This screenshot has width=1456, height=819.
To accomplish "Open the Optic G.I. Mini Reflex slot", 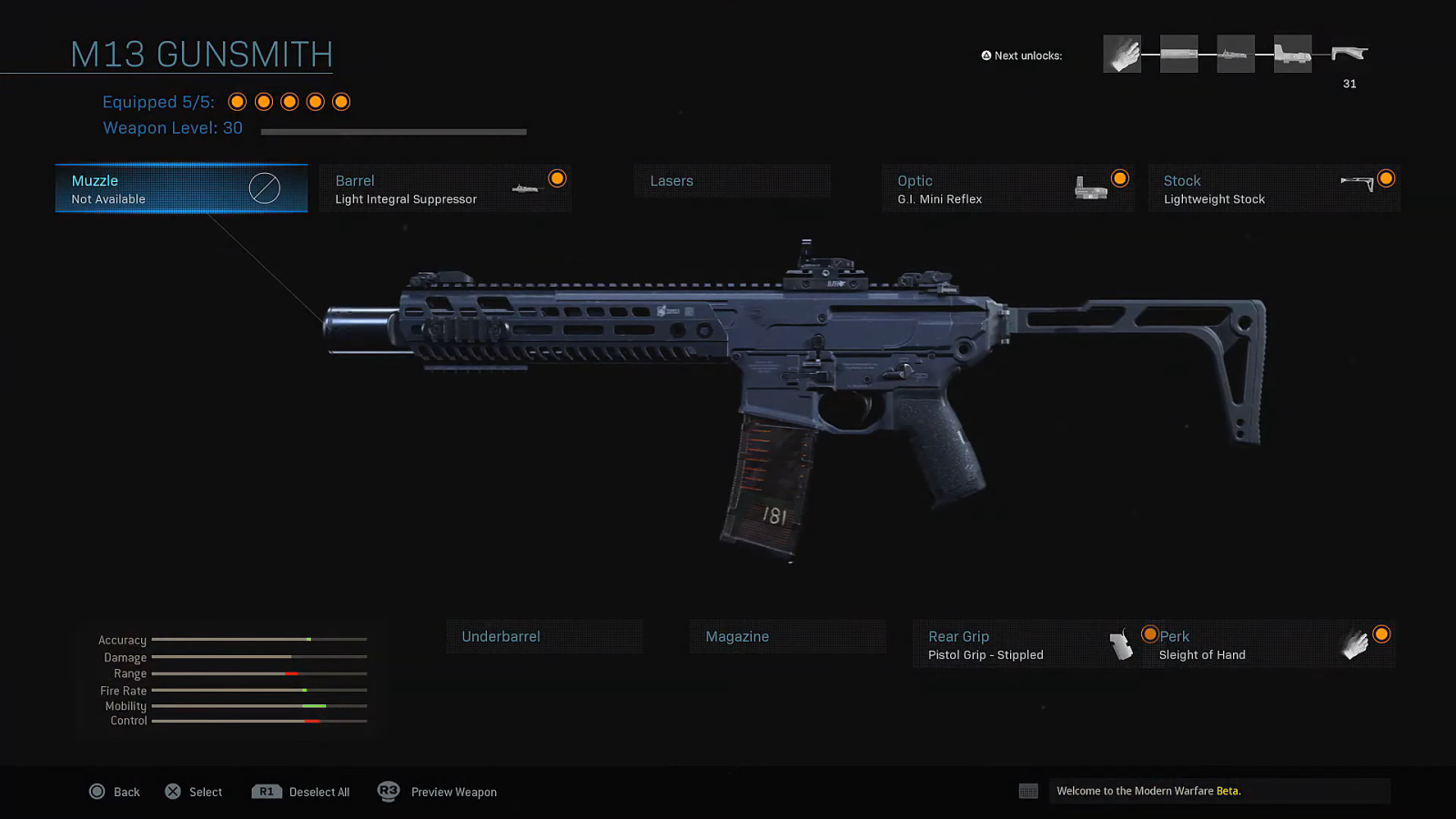I will pyautogui.click(x=1007, y=188).
